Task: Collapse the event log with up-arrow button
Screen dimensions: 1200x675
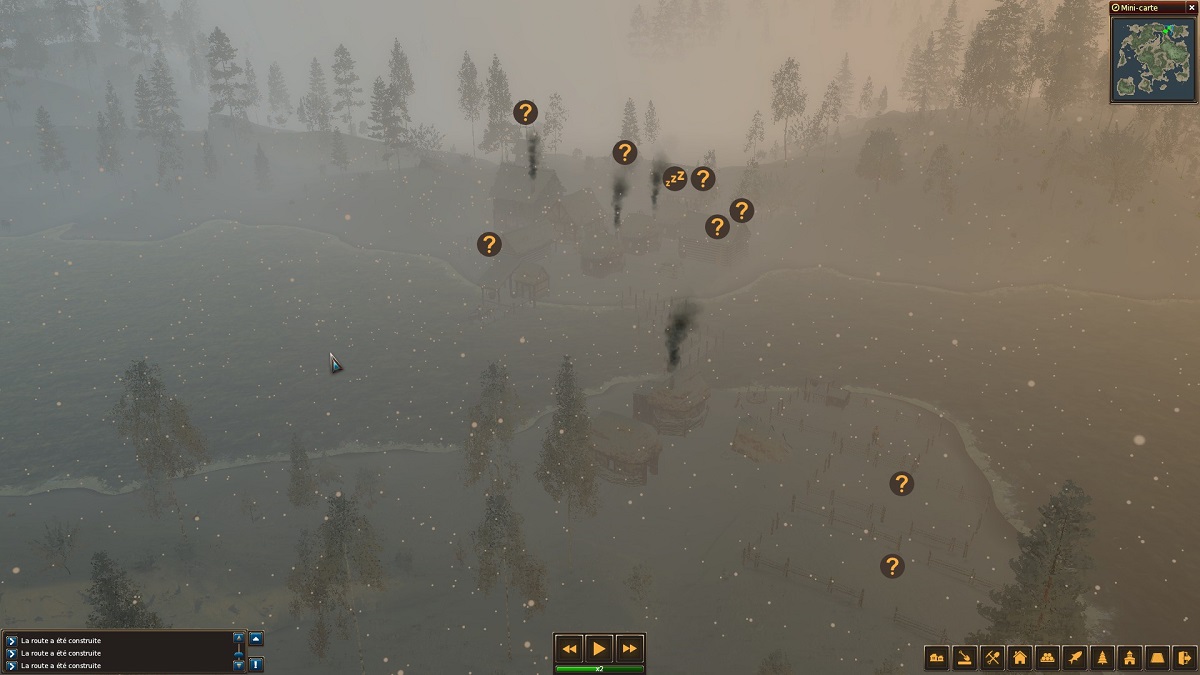Action: point(256,639)
